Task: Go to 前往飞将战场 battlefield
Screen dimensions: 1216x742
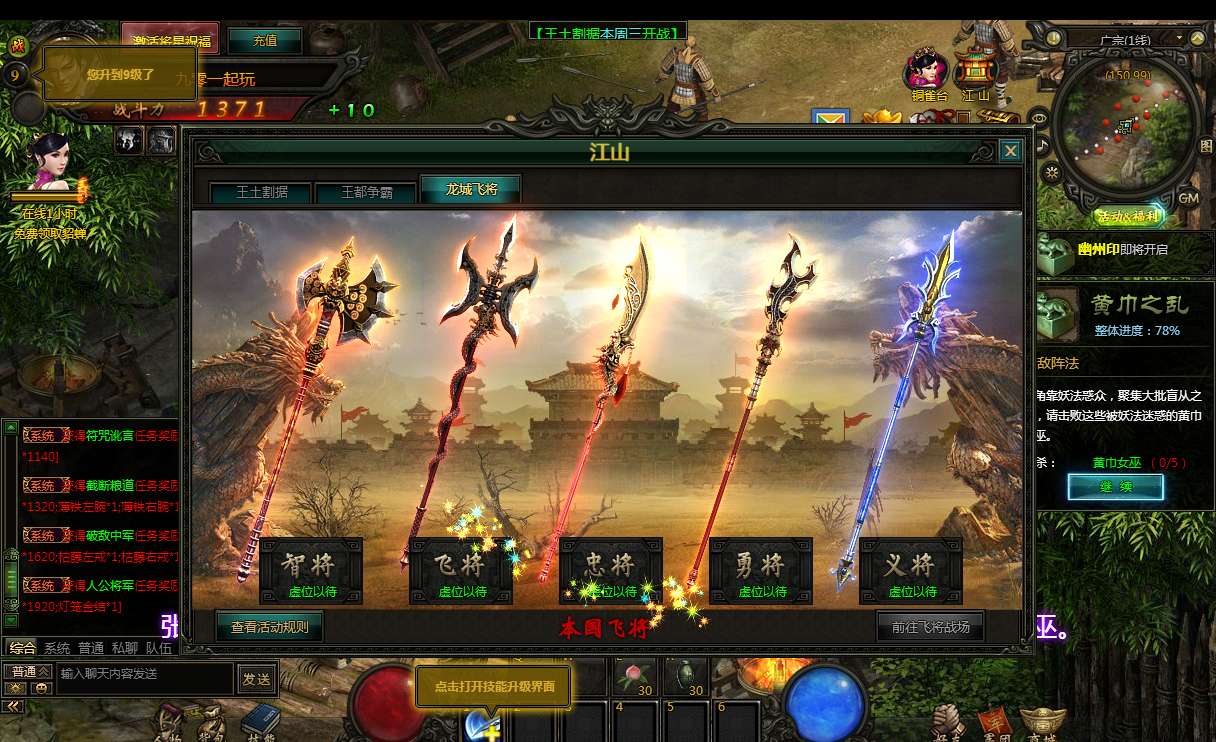Action: (930, 627)
